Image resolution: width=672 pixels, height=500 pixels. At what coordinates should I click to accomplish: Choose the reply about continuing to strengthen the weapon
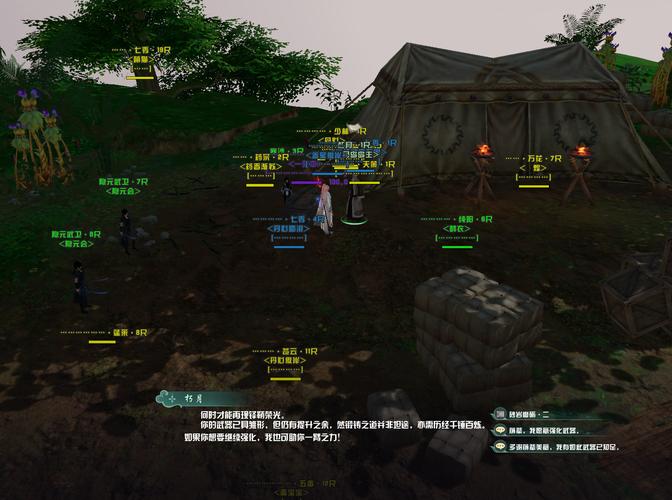coord(551,430)
